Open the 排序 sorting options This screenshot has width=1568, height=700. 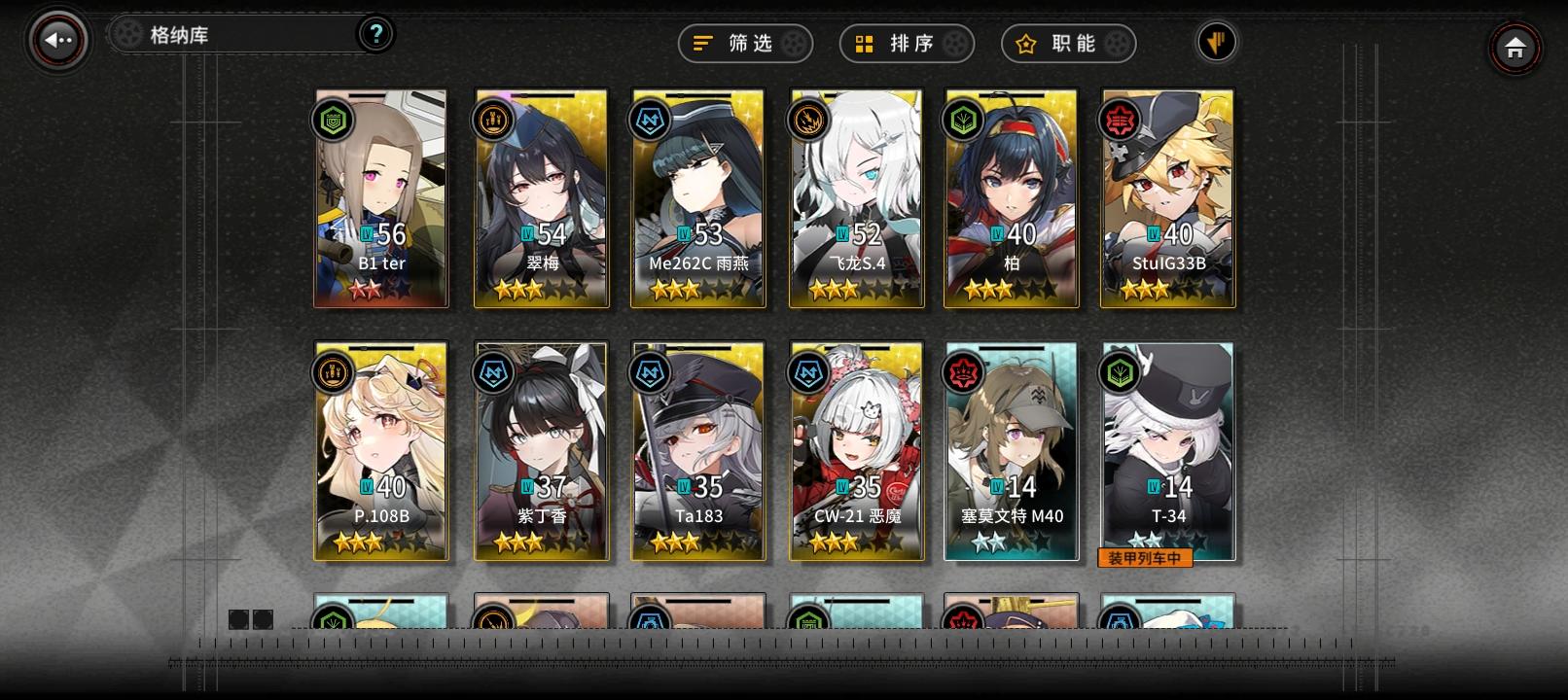coord(906,43)
